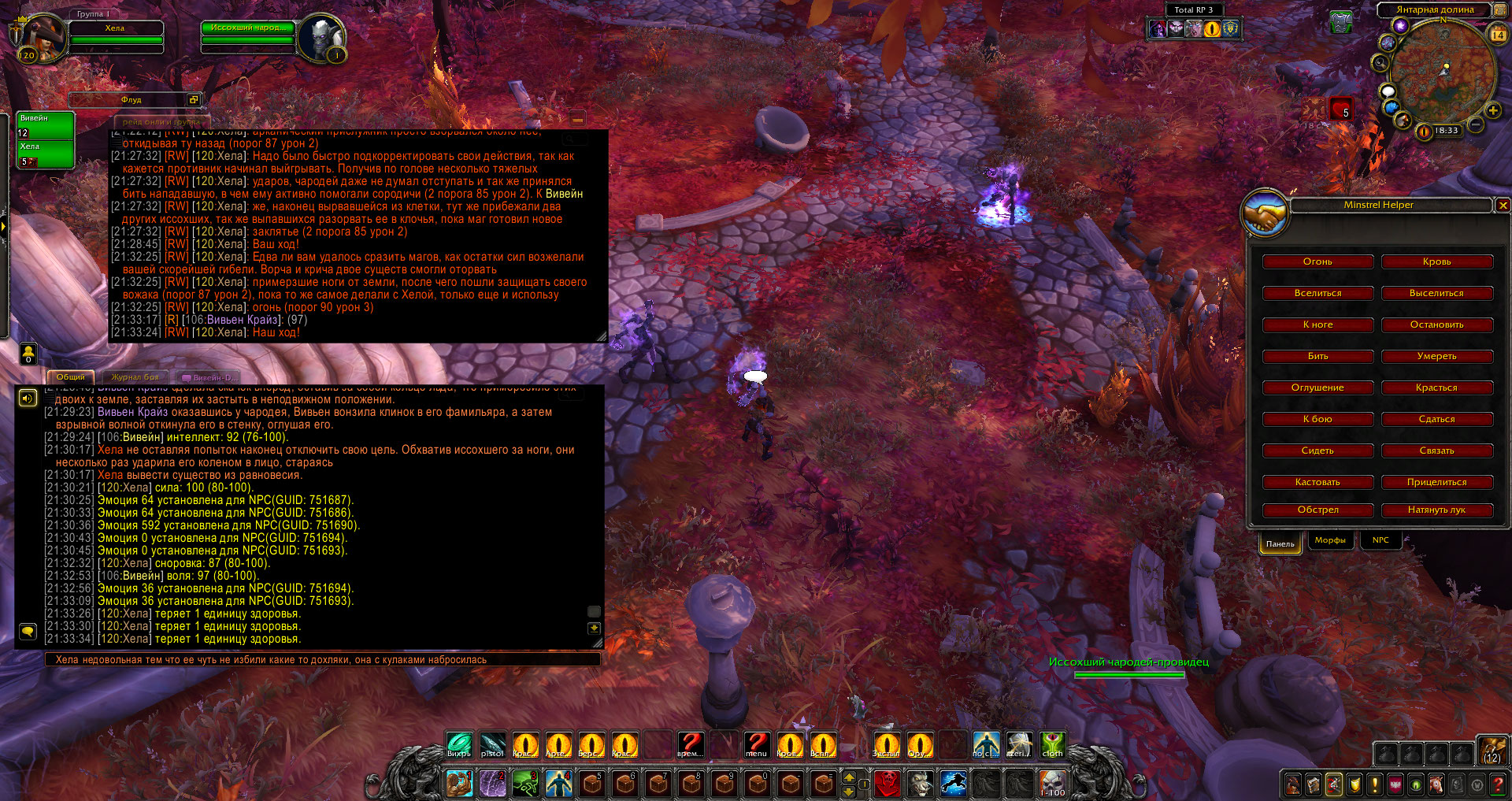Activate the Вселиться command

pyautogui.click(x=1317, y=293)
